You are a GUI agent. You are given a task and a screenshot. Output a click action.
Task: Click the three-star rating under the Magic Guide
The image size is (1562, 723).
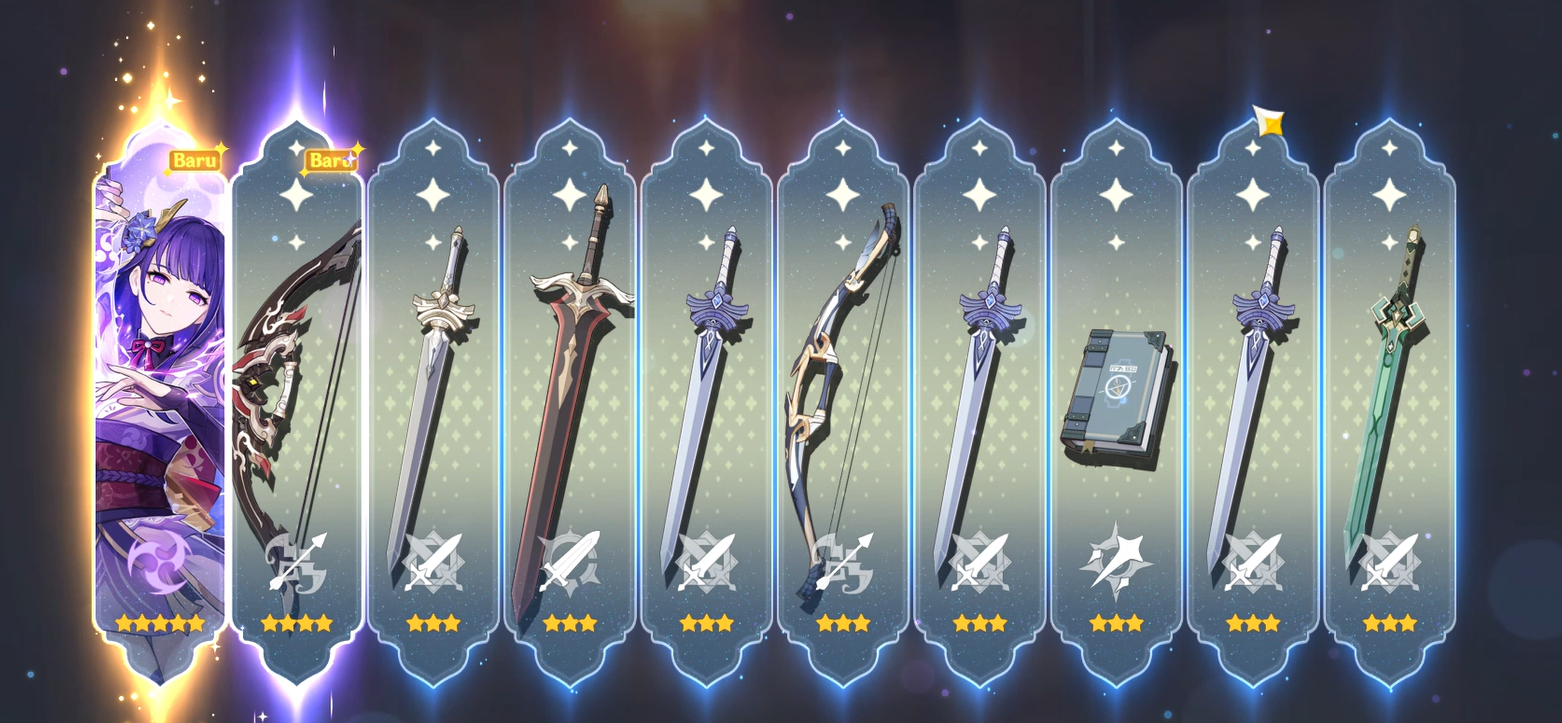pyautogui.click(x=1113, y=622)
